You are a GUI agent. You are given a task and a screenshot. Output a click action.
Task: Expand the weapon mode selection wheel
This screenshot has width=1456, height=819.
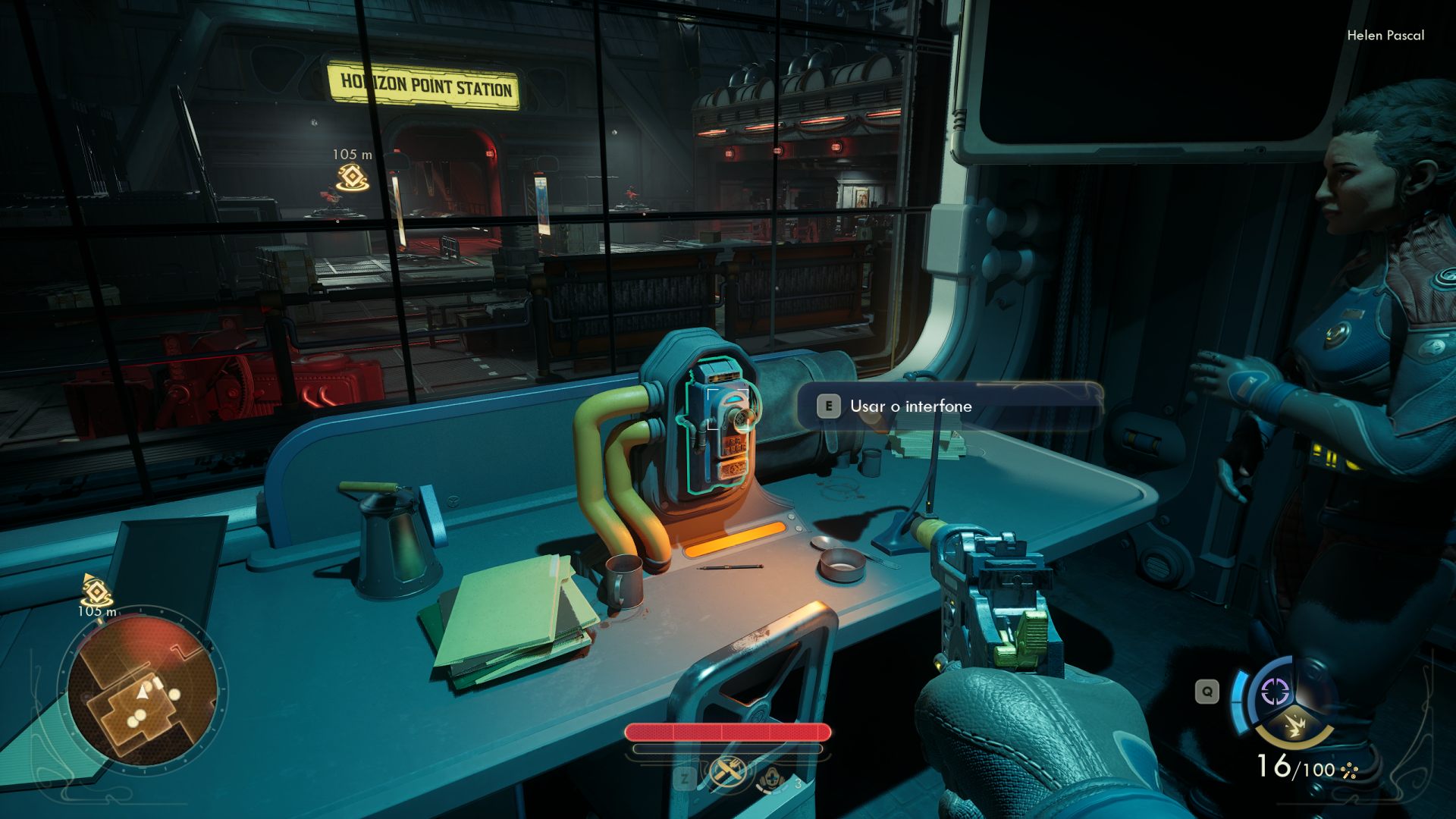pos(1289,709)
